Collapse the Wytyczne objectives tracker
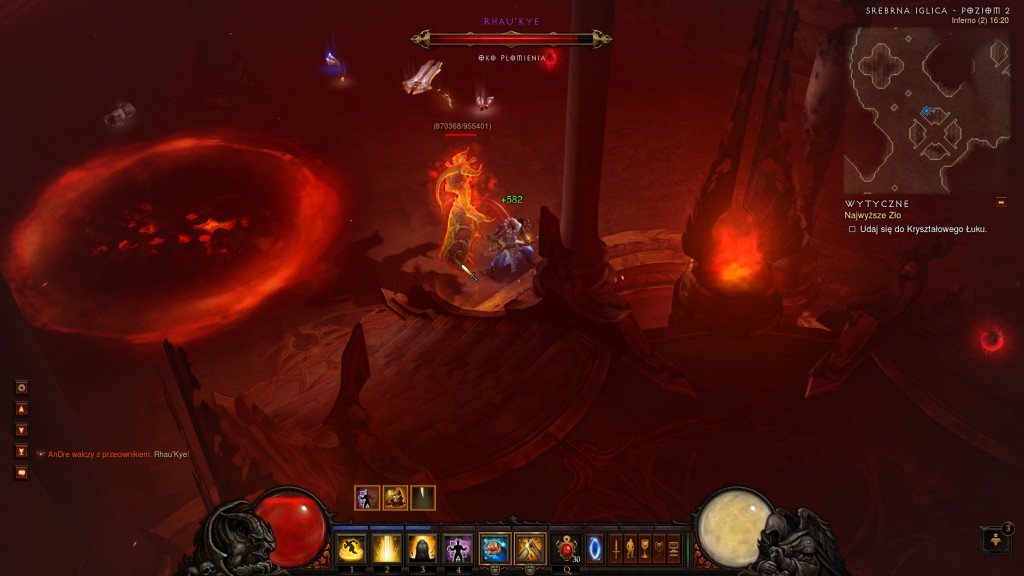The image size is (1024, 576). [1001, 203]
